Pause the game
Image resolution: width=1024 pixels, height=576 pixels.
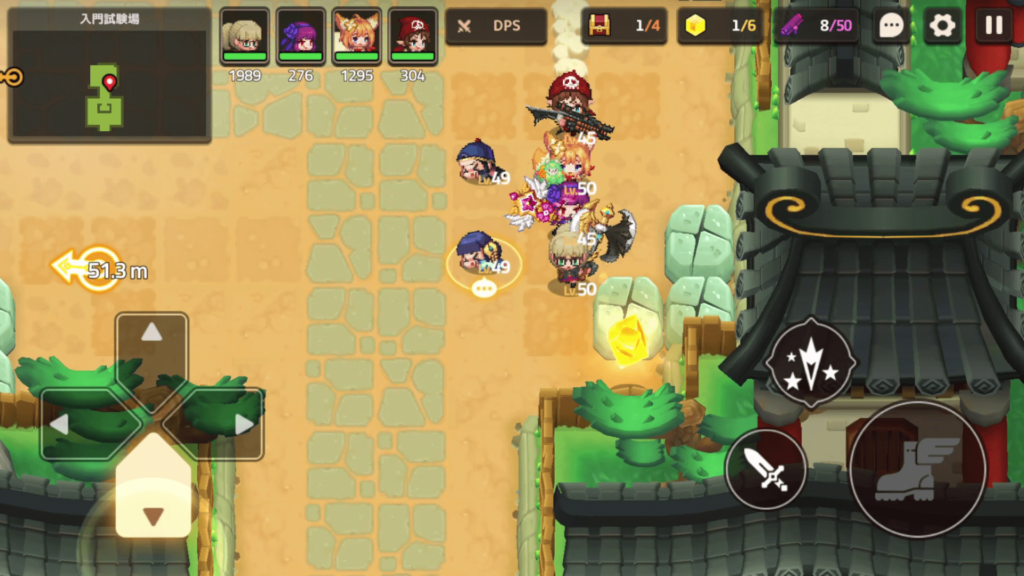click(993, 26)
